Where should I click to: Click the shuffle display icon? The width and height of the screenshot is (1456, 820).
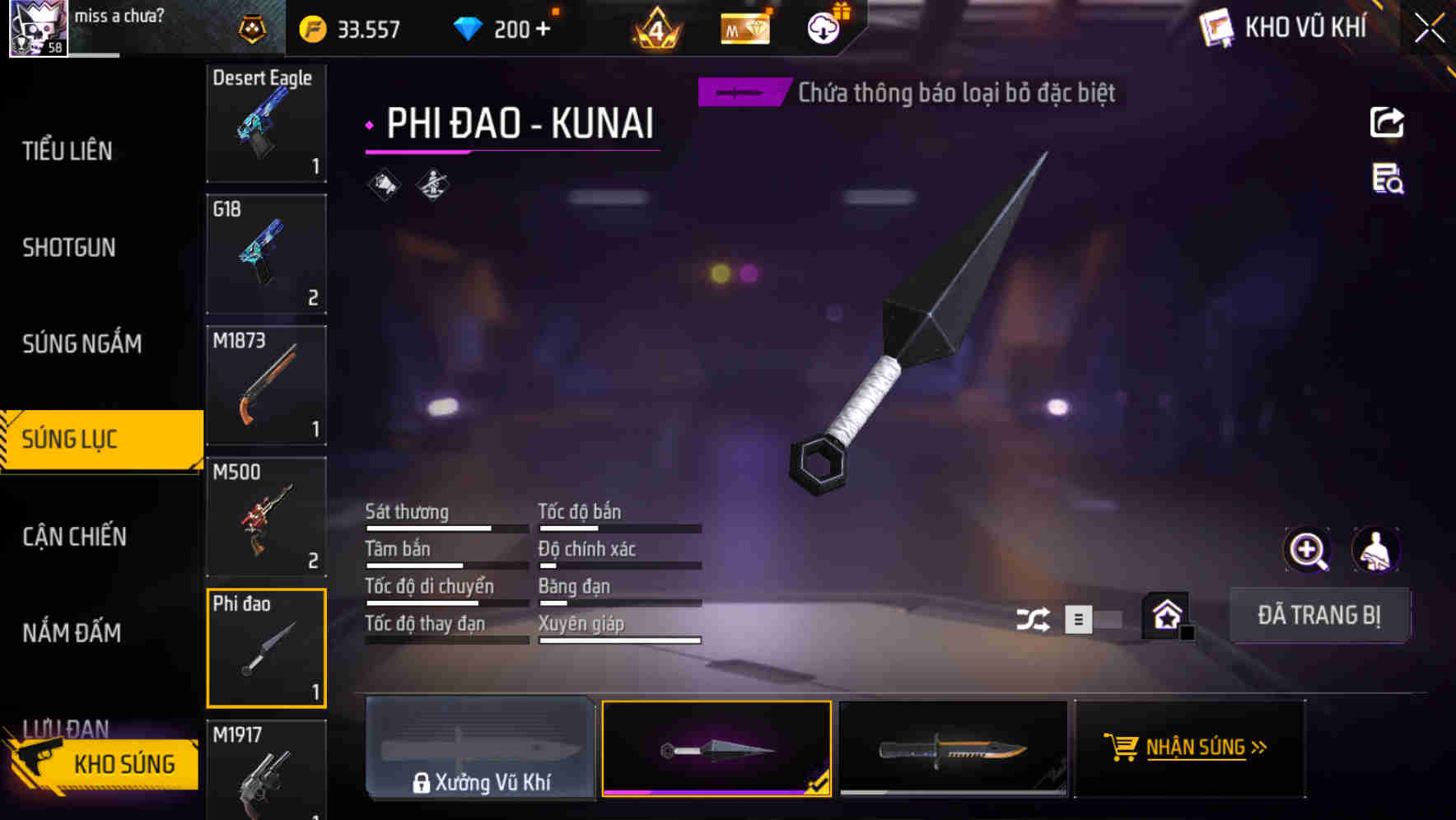(x=1034, y=617)
